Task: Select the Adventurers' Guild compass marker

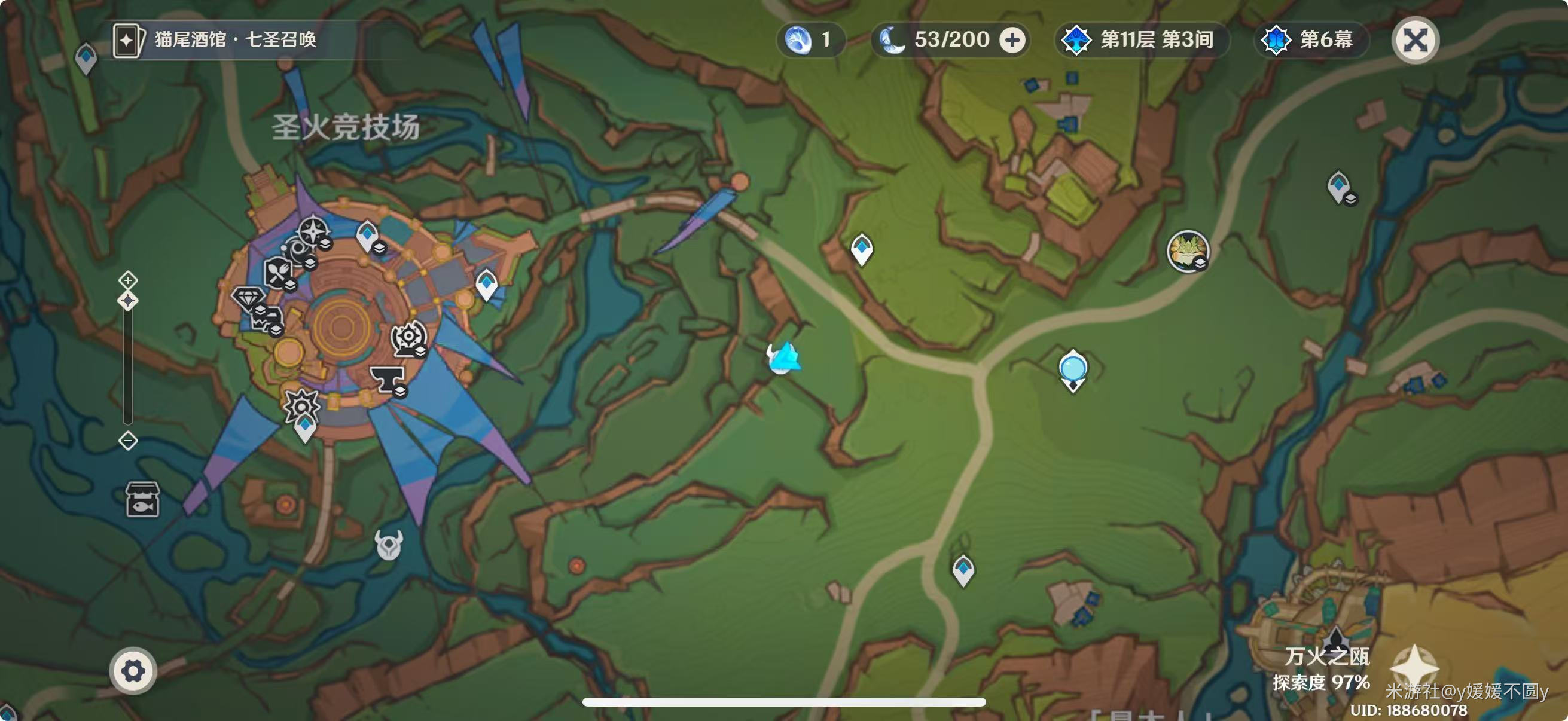Action: point(313,231)
